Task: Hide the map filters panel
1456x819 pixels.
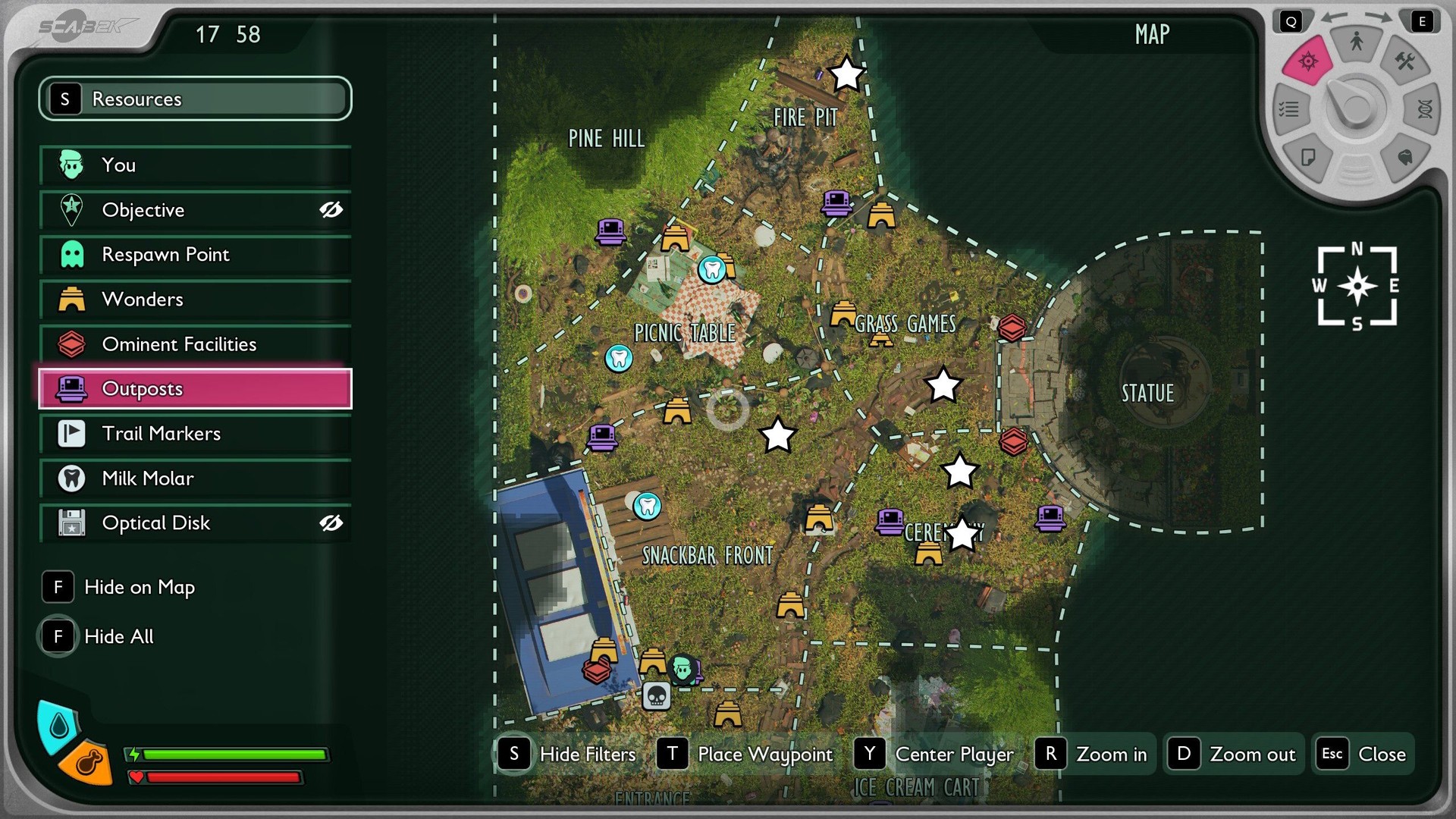Action: [x=569, y=755]
